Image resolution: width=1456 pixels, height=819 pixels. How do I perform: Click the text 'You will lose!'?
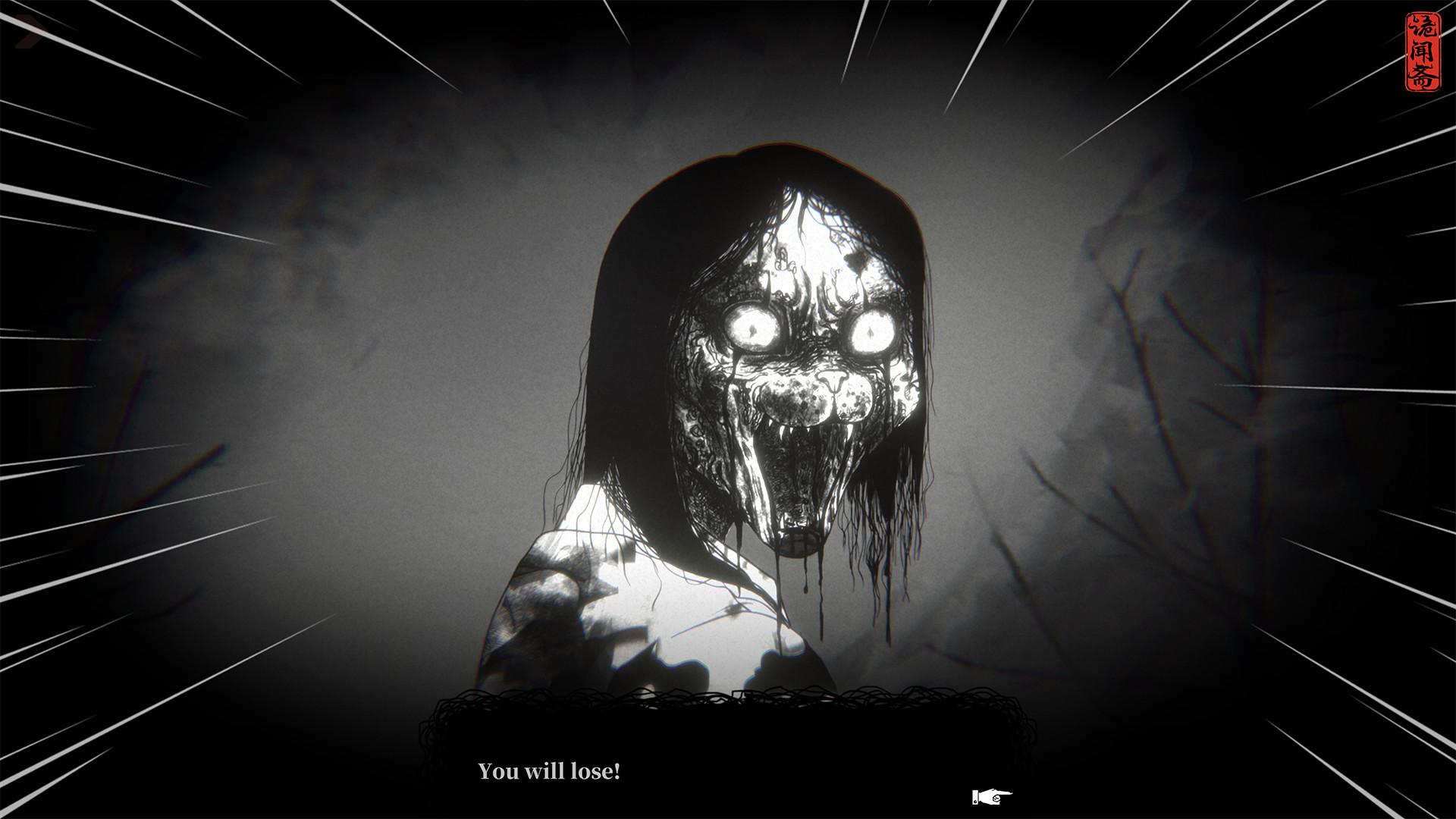pyautogui.click(x=549, y=772)
